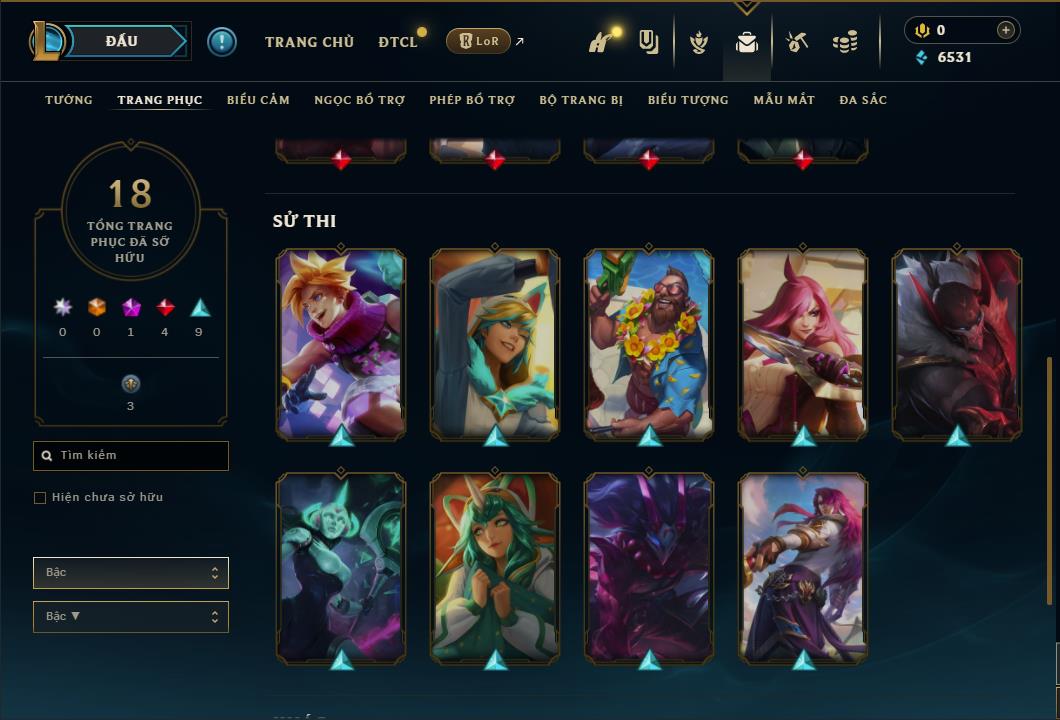Switch to the BIỂU CẢM tab
The image size is (1060, 720).
click(x=258, y=100)
